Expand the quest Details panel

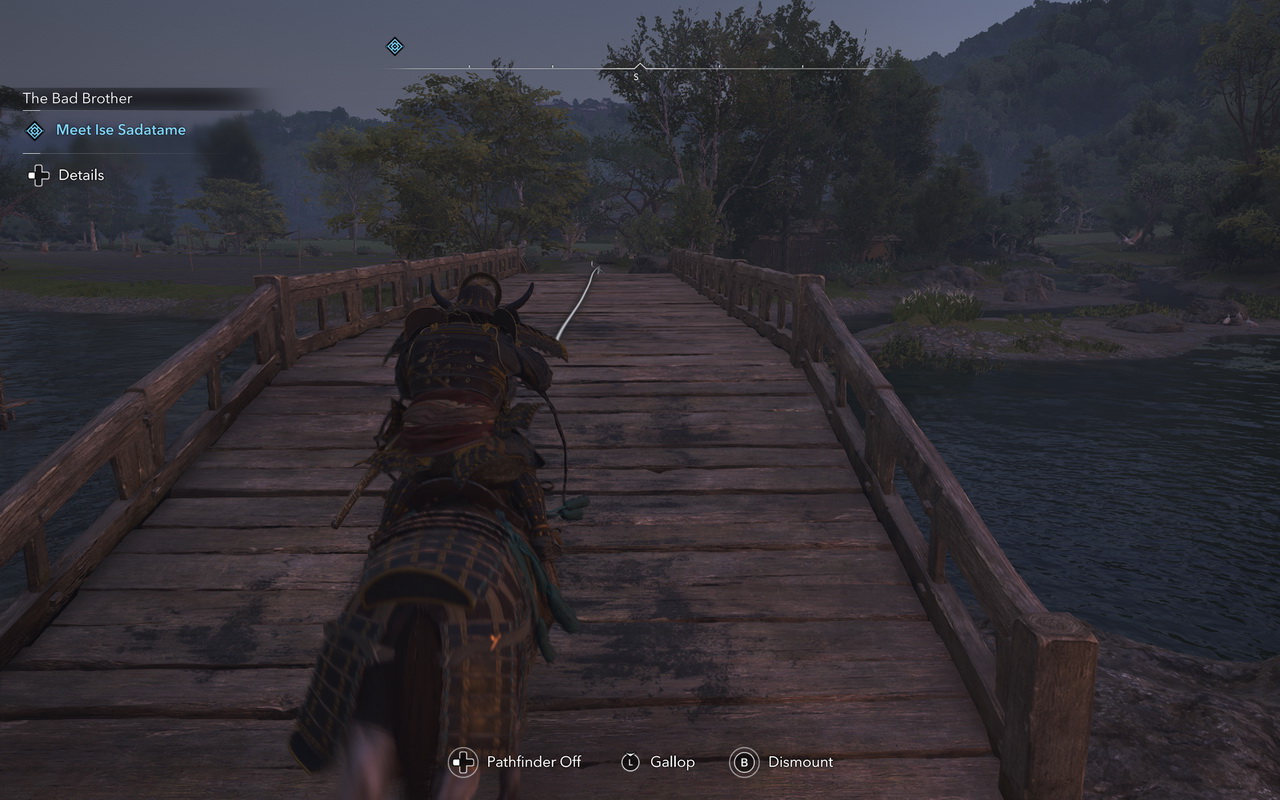click(x=80, y=175)
